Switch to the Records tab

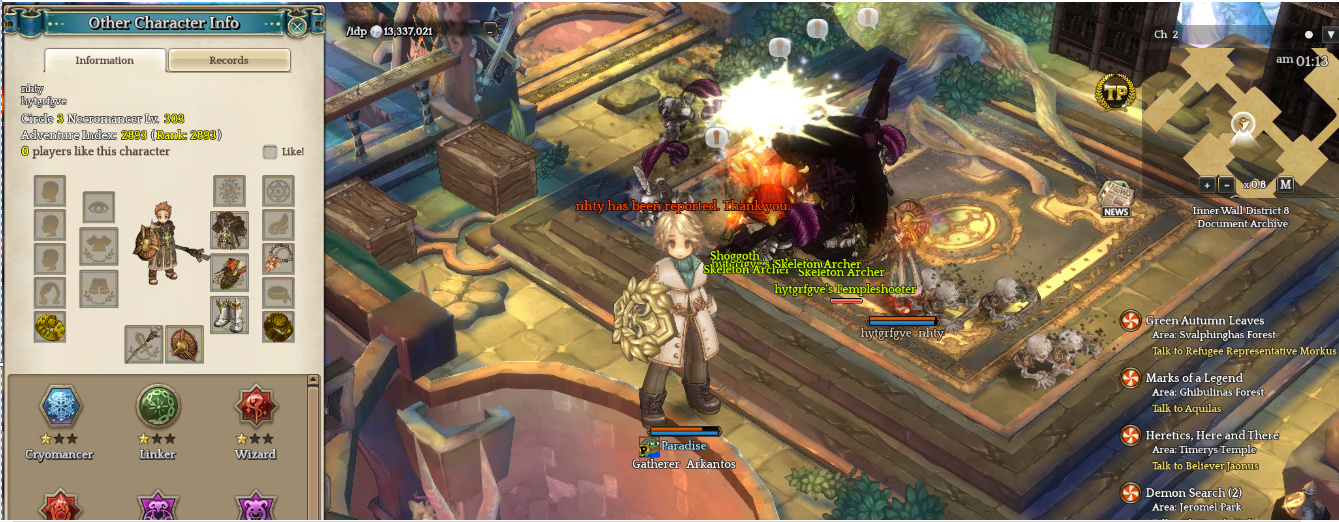pyautogui.click(x=229, y=60)
